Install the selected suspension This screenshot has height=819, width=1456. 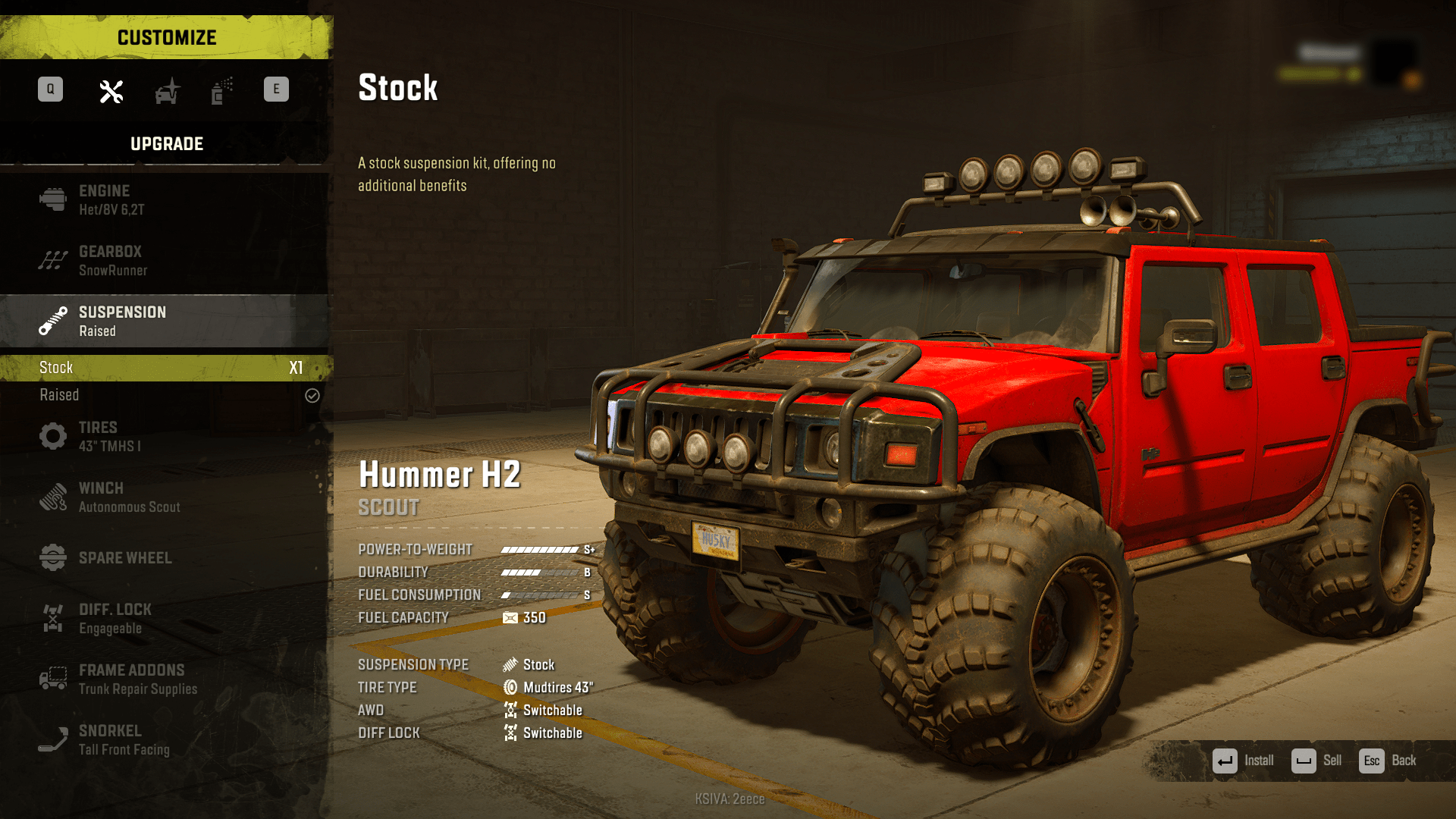(x=1244, y=761)
